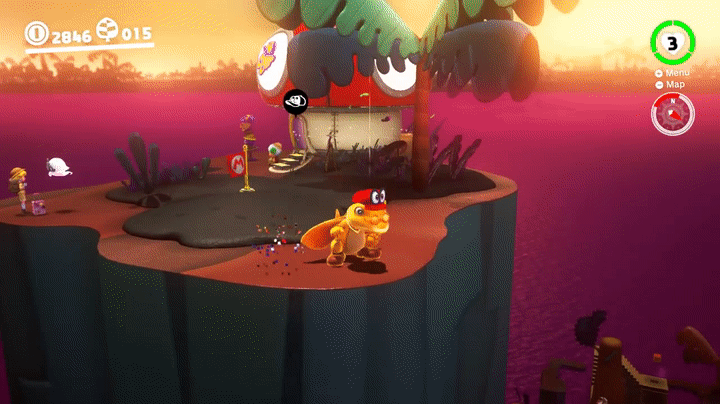Show the Map from the HUD label
Image resolution: width=720 pixels, height=404 pixels.
[673, 84]
